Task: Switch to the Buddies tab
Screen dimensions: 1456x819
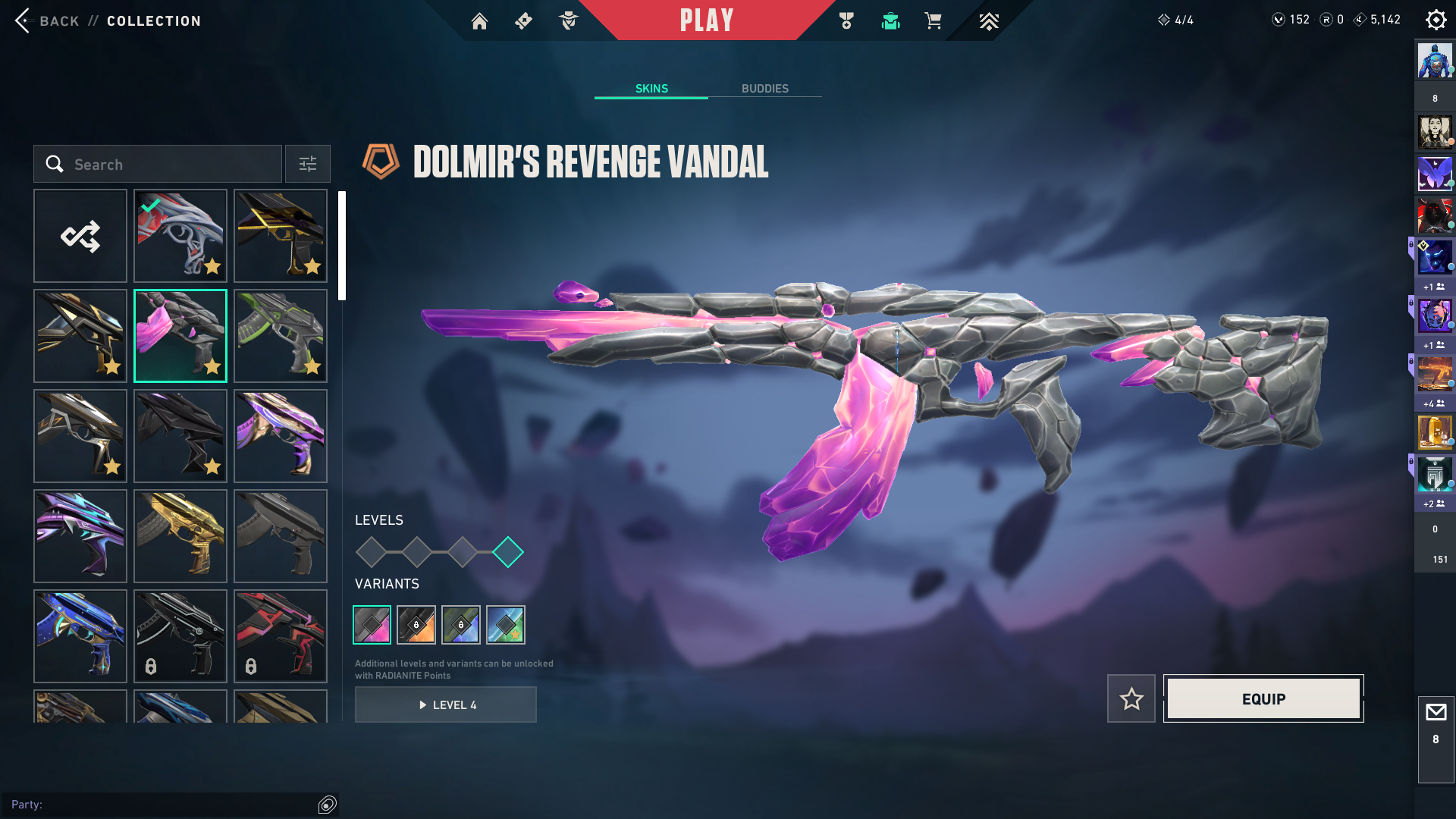Action: point(764,89)
